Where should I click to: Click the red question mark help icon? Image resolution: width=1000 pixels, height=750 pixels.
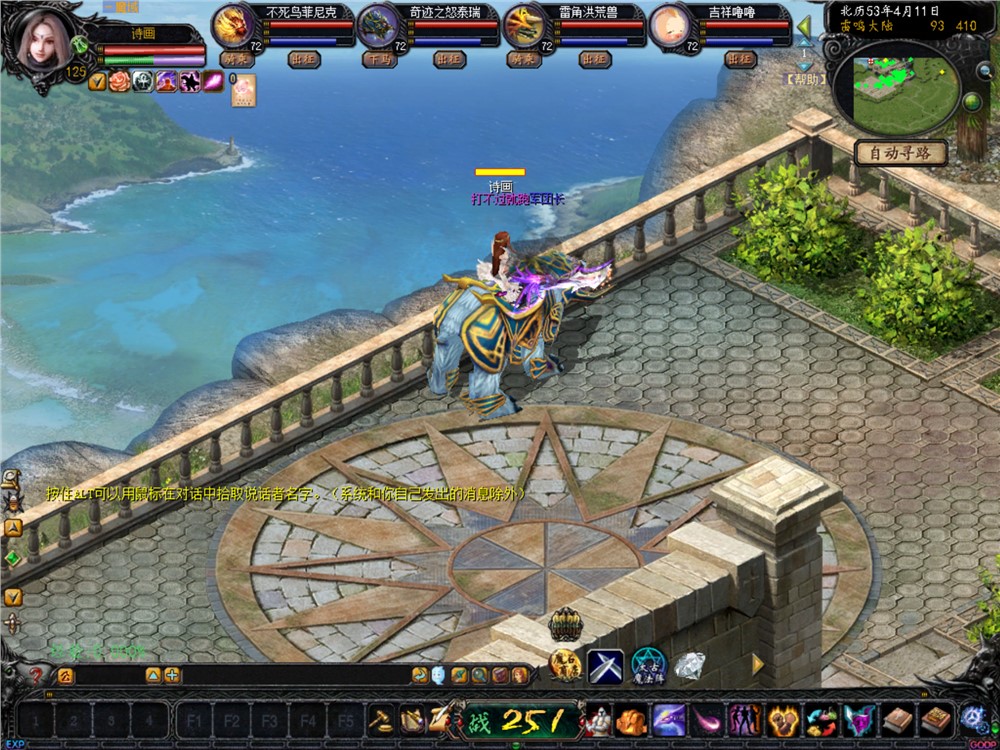pyautogui.click(x=36, y=675)
